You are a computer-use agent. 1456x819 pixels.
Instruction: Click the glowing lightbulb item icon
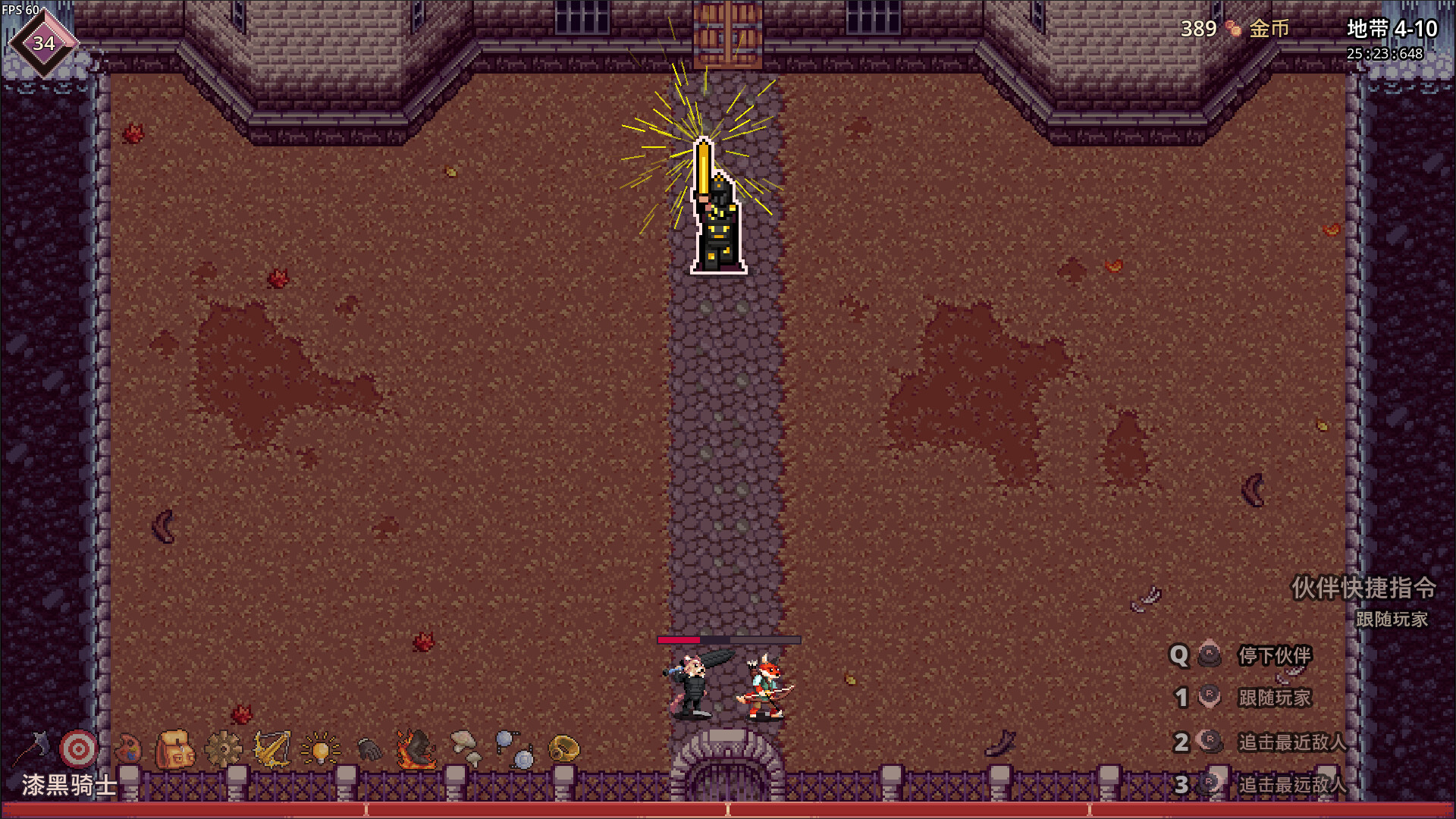(x=320, y=749)
